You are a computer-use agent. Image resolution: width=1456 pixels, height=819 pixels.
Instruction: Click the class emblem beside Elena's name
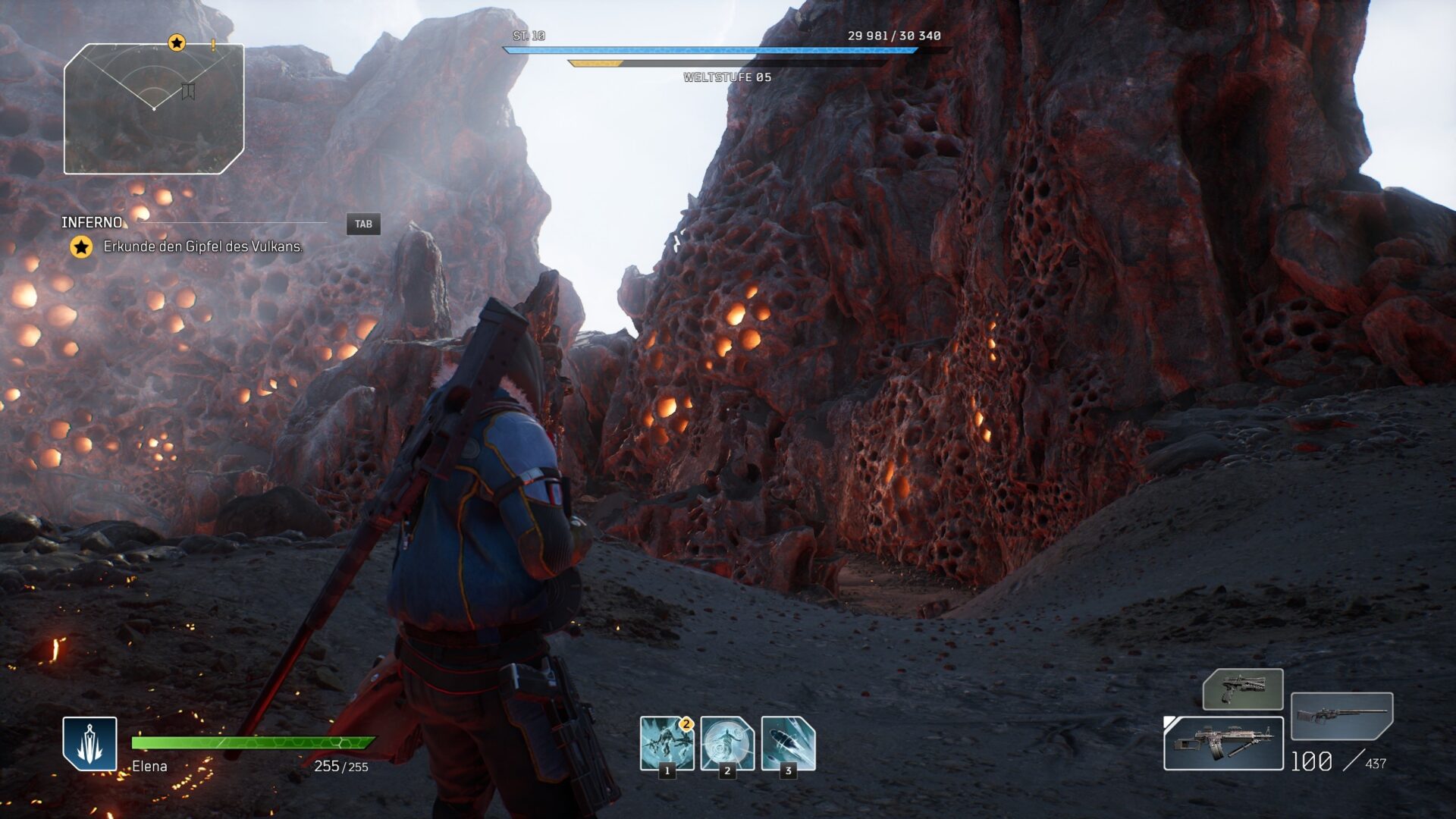click(x=89, y=743)
